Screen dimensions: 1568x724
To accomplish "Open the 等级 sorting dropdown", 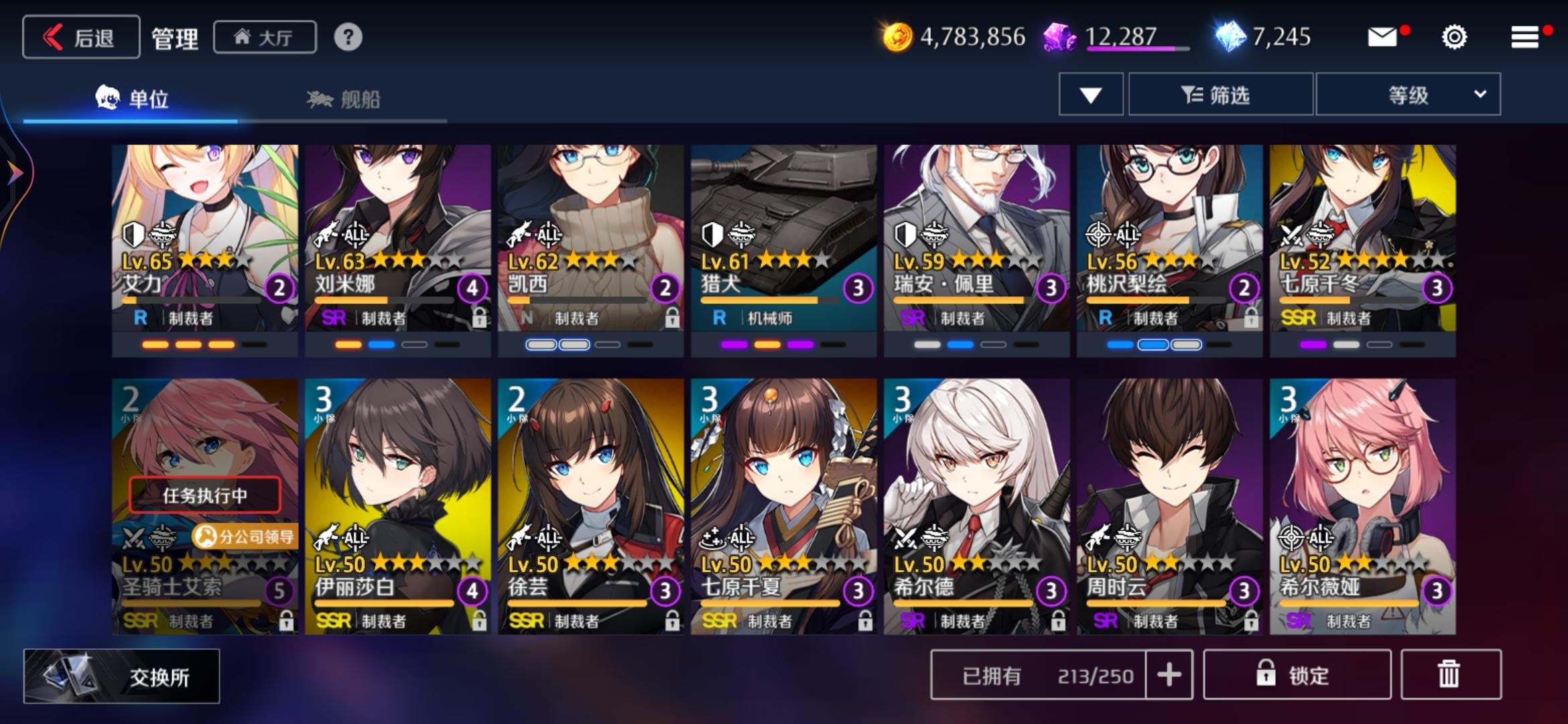I will [x=1407, y=95].
